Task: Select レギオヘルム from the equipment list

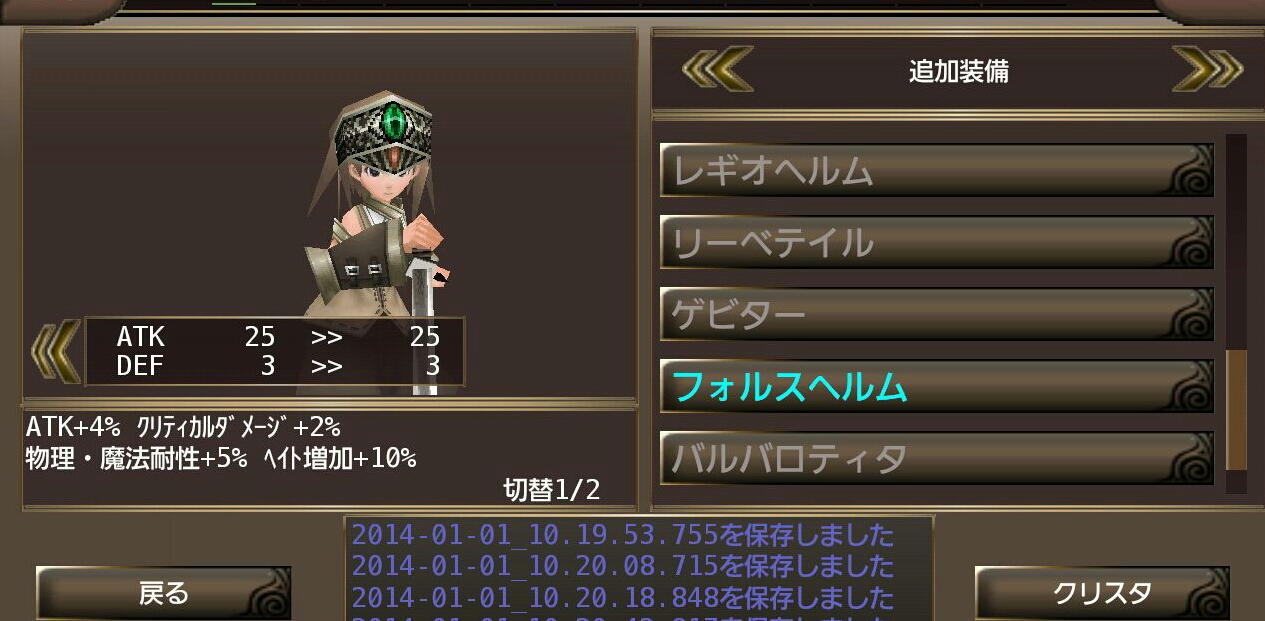Action: coord(936,171)
